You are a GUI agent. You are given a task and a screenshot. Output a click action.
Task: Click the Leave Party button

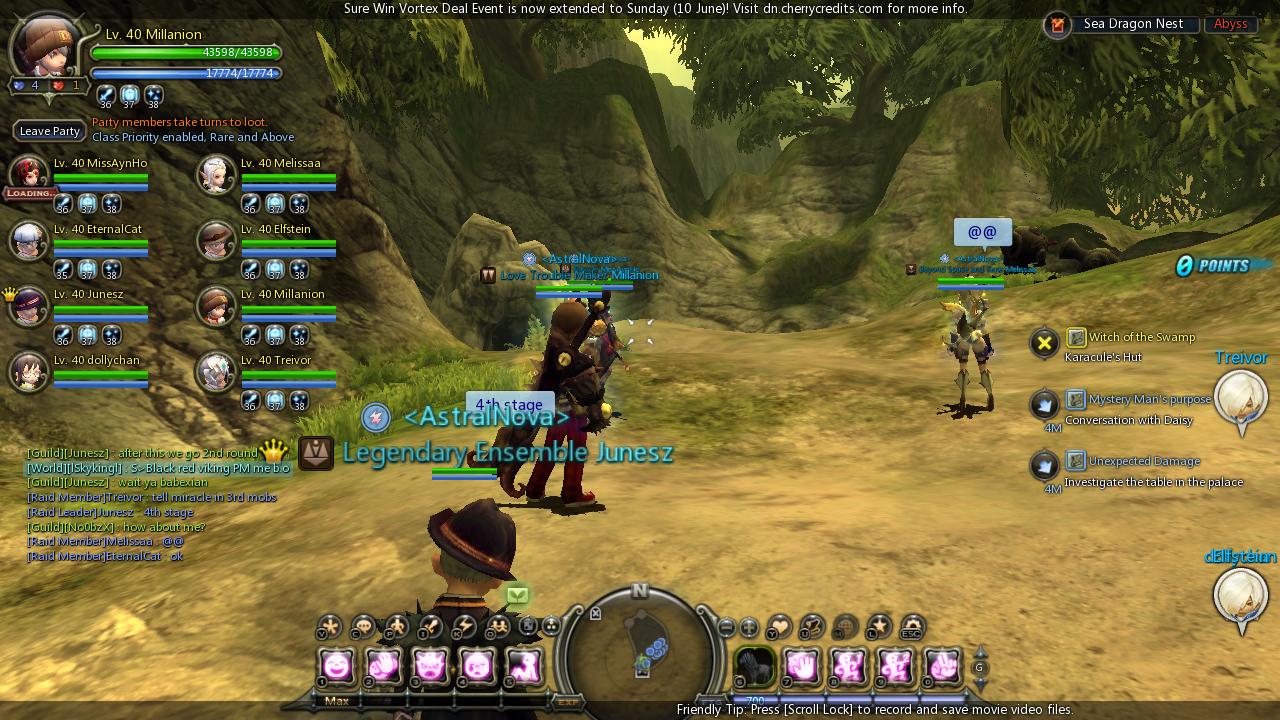(50, 131)
